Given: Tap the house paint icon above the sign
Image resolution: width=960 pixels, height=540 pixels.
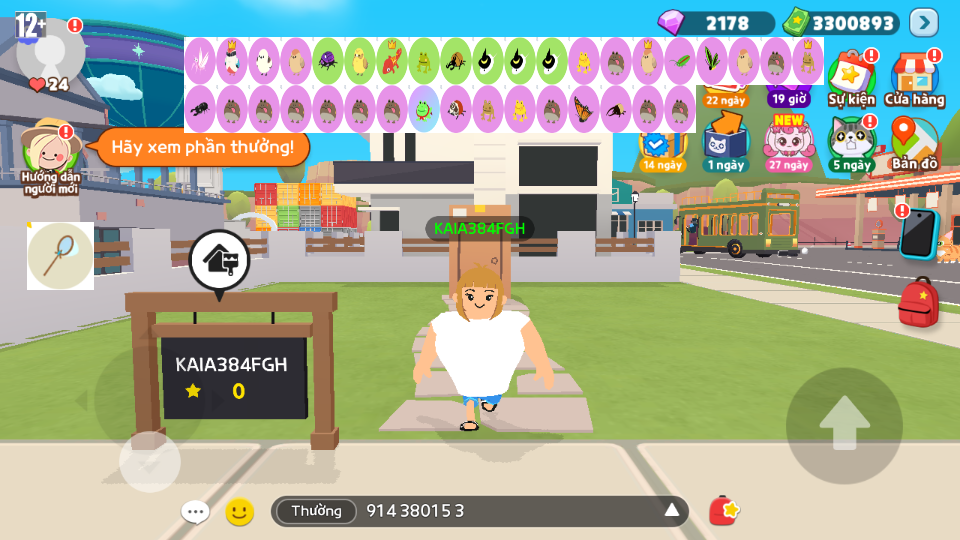Looking at the screenshot, I should coord(218,260).
